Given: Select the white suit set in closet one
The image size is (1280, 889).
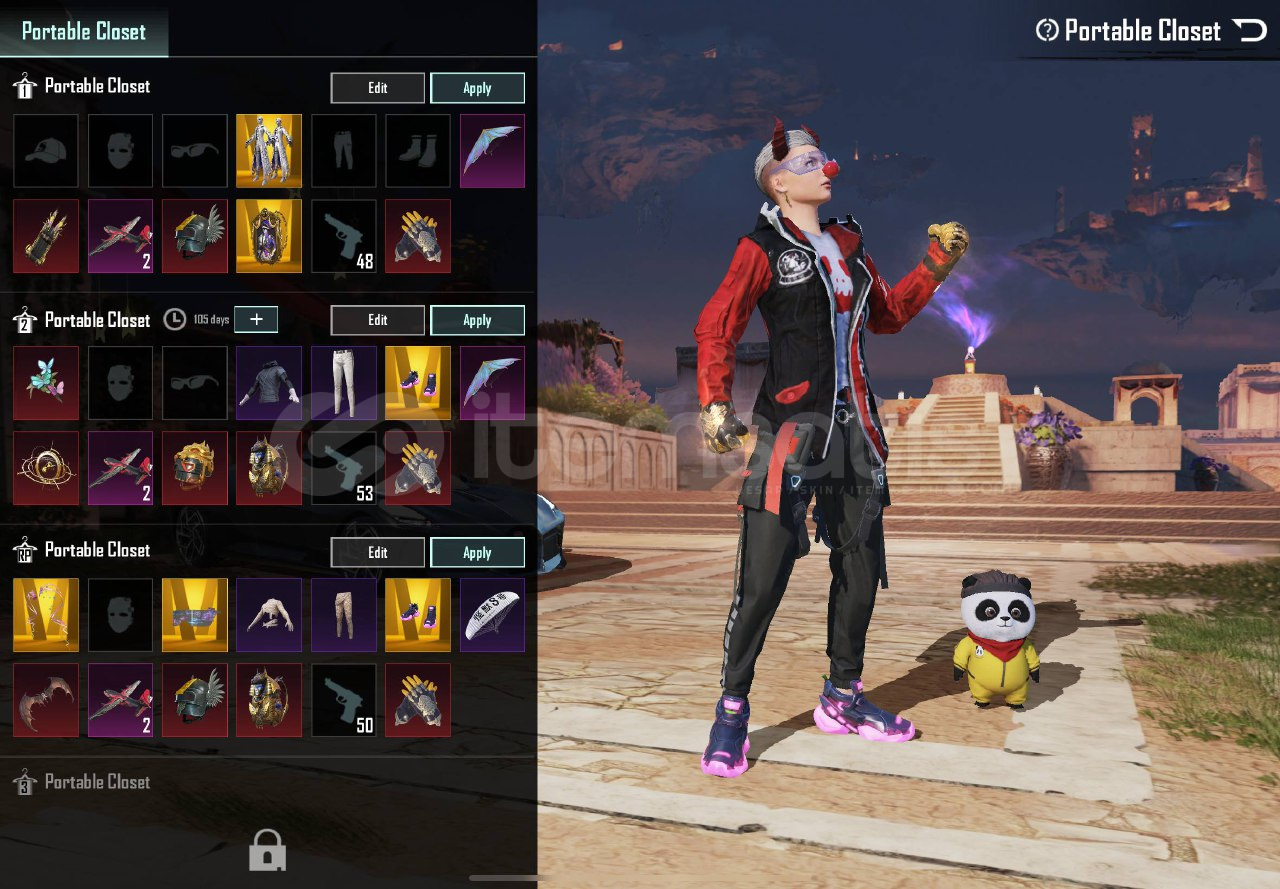Looking at the screenshot, I should (269, 151).
